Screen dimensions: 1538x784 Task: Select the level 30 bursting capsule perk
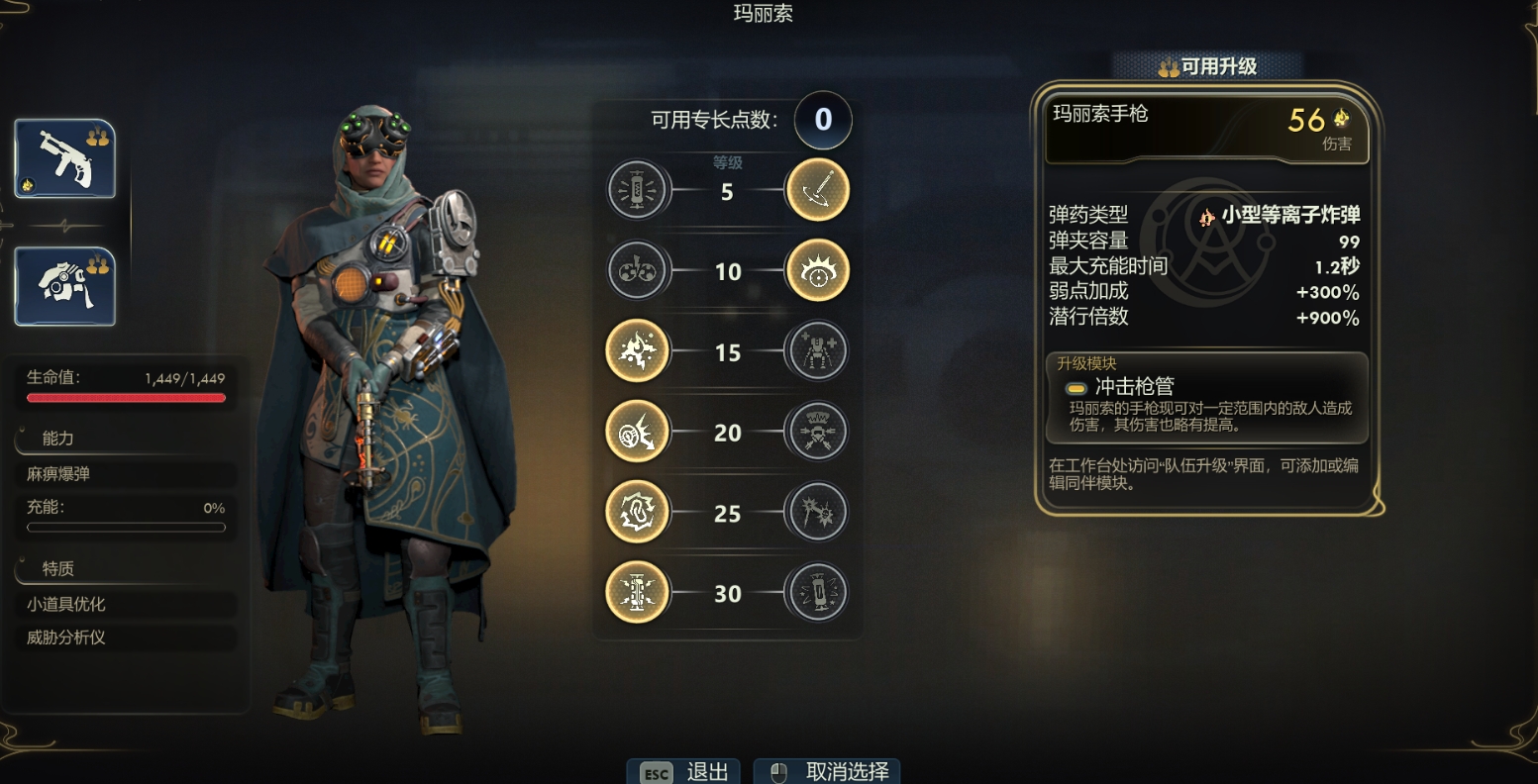(x=817, y=593)
